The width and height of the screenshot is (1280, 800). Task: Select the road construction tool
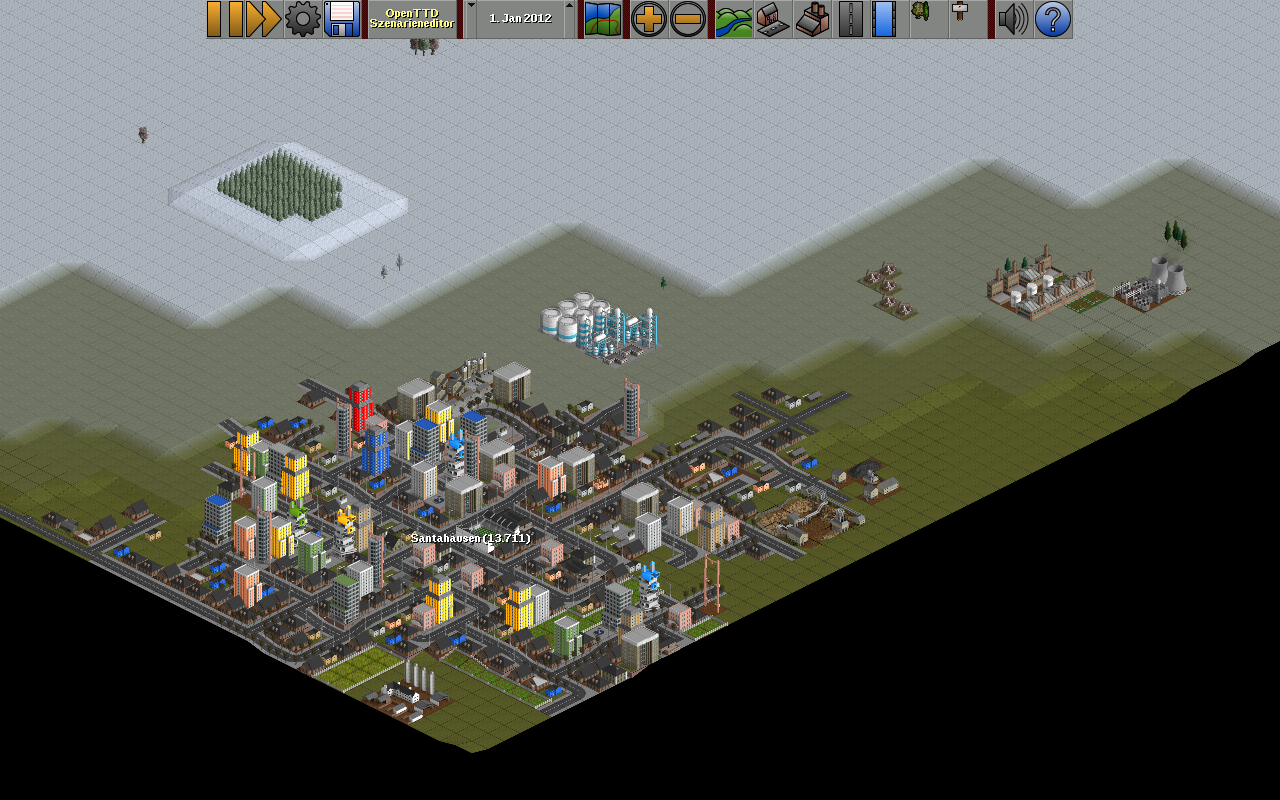click(x=851, y=19)
